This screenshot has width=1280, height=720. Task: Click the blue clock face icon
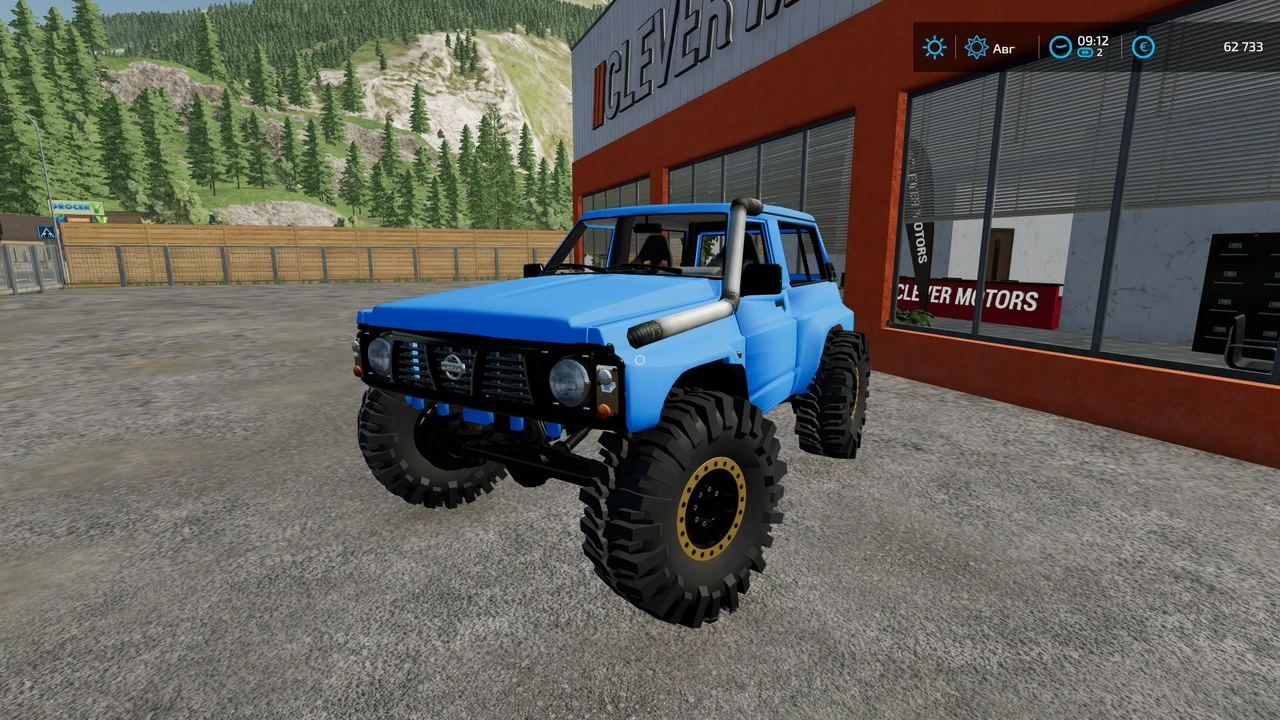[x=1060, y=45]
